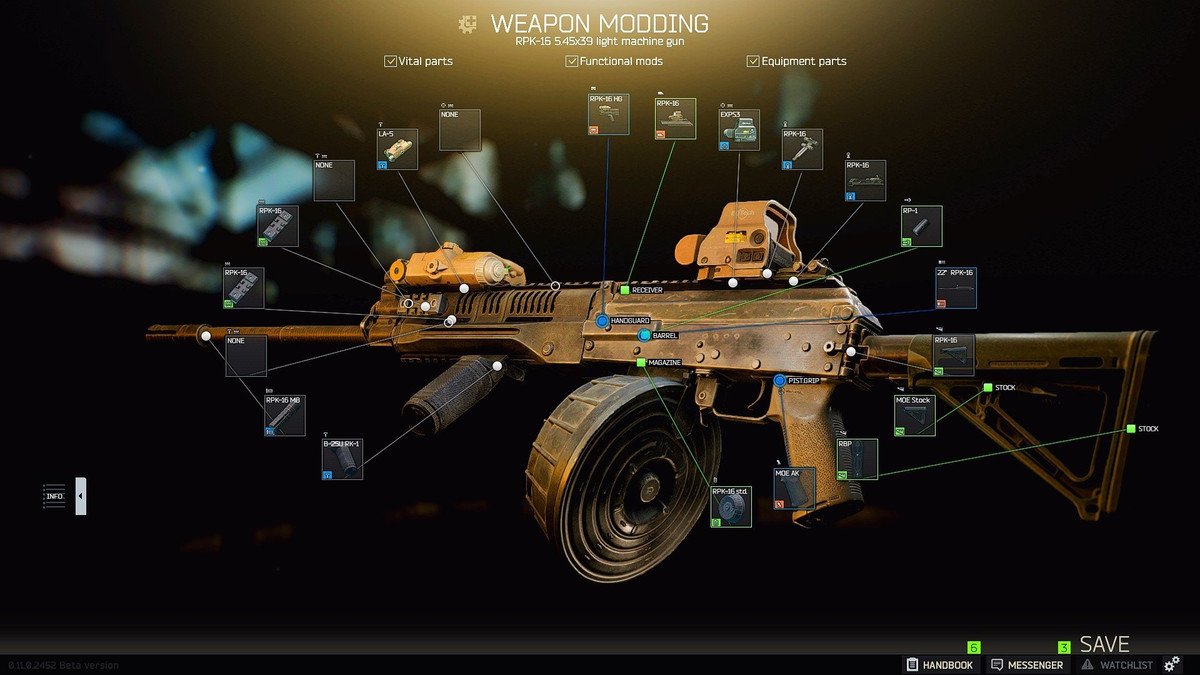
Task: Toggle the Functional mods checkbox
Action: point(572,61)
